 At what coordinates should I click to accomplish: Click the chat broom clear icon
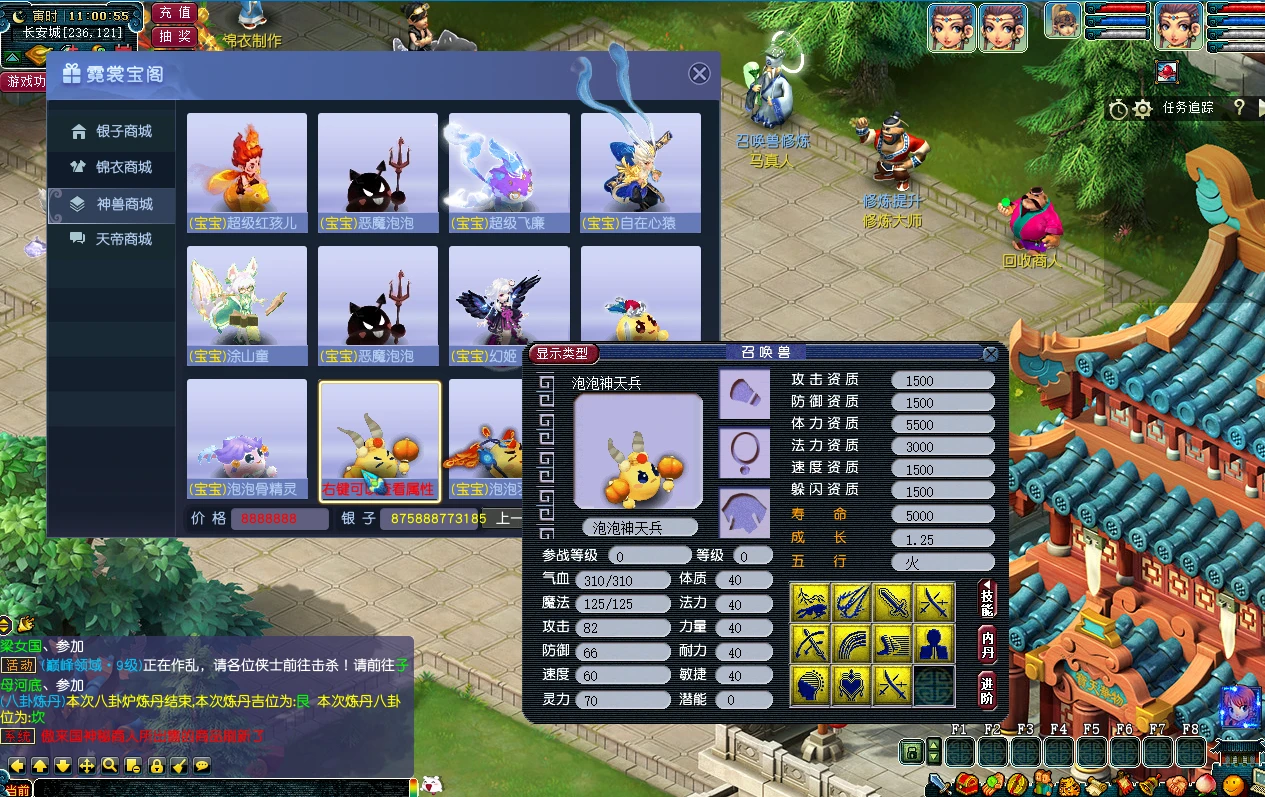[x=179, y=766]
